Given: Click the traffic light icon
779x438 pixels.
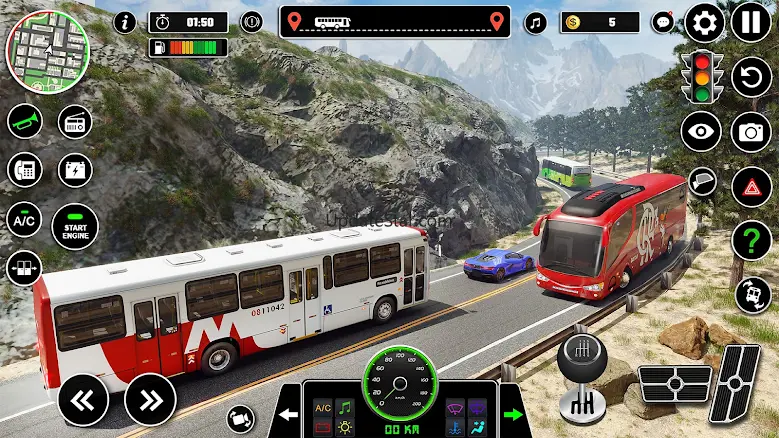Looking at the screenshot, I should (x=704, y=75).
